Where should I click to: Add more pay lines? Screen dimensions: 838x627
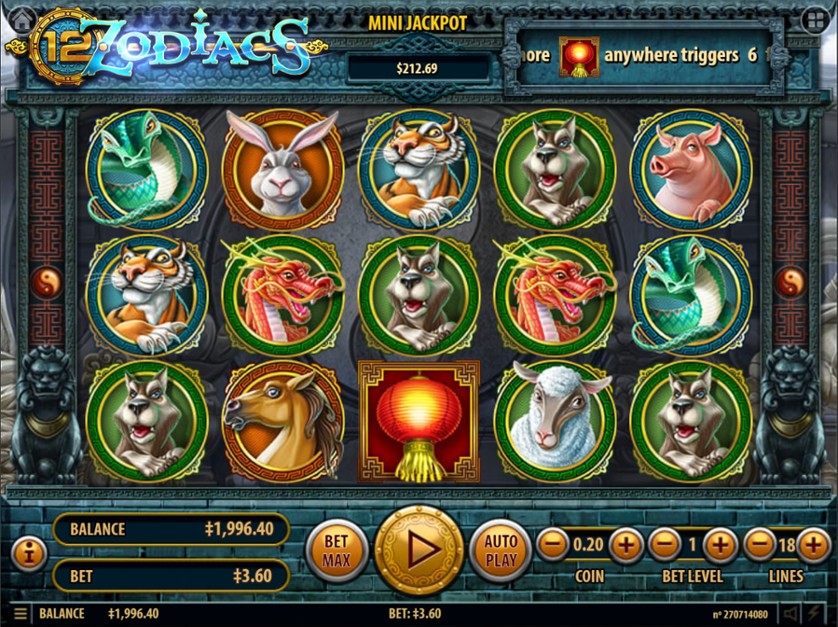pos(816,545)
